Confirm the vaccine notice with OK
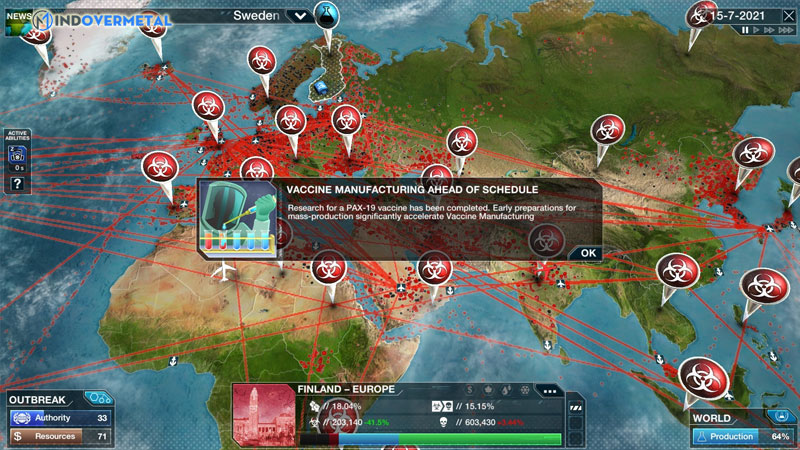 tap(587, 253)
